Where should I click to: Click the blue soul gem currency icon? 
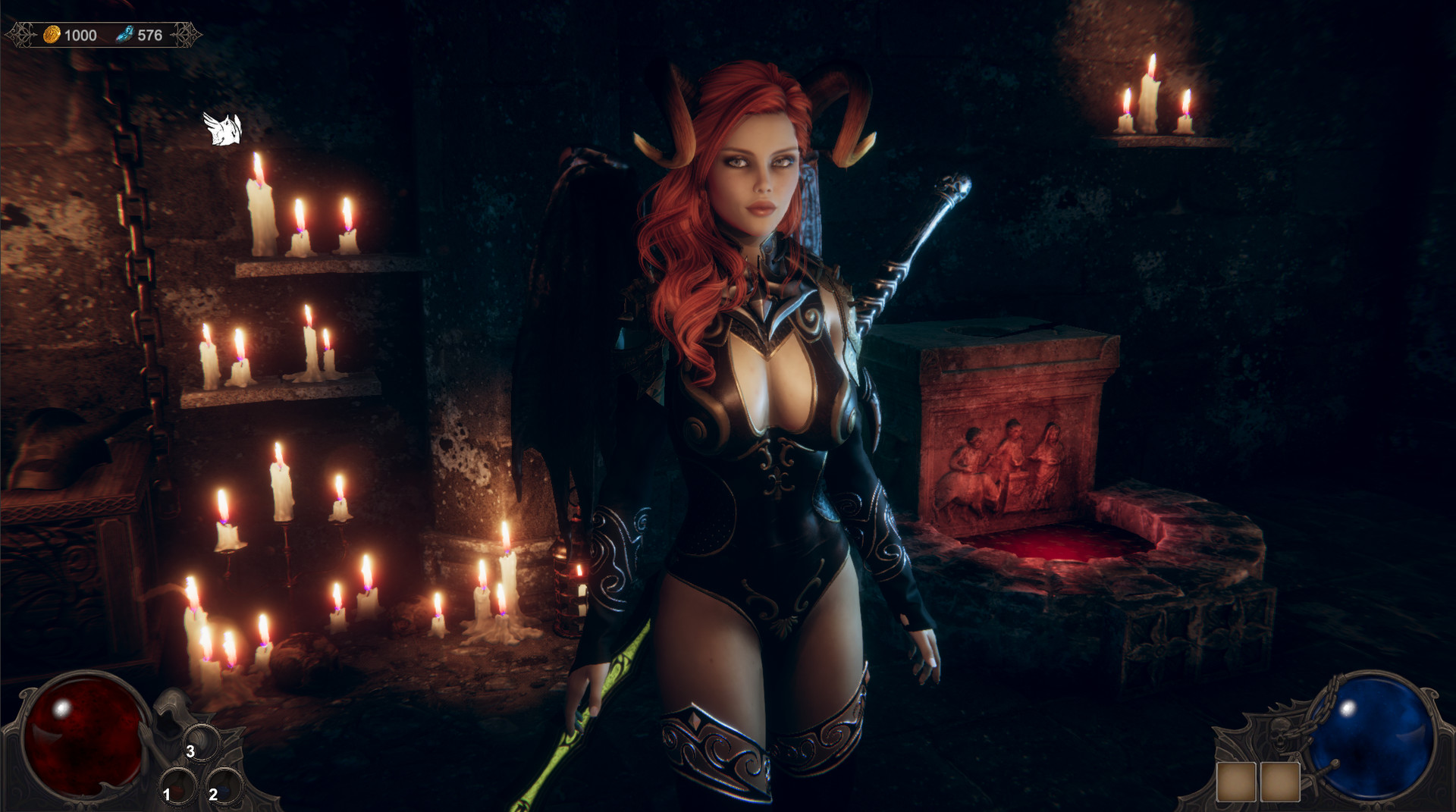[x=127, y=33]
